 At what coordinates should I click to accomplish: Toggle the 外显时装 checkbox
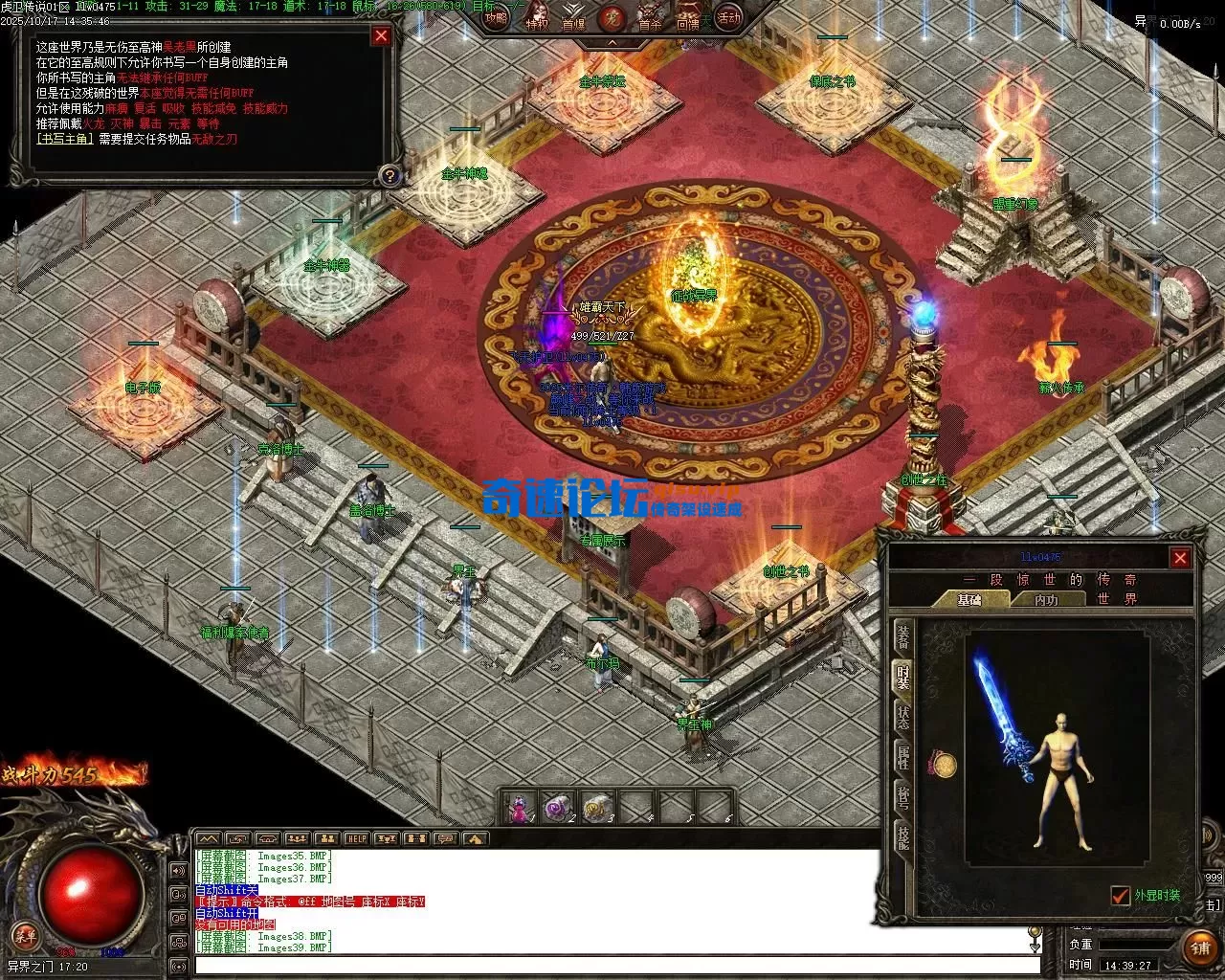coord(1120,896)
